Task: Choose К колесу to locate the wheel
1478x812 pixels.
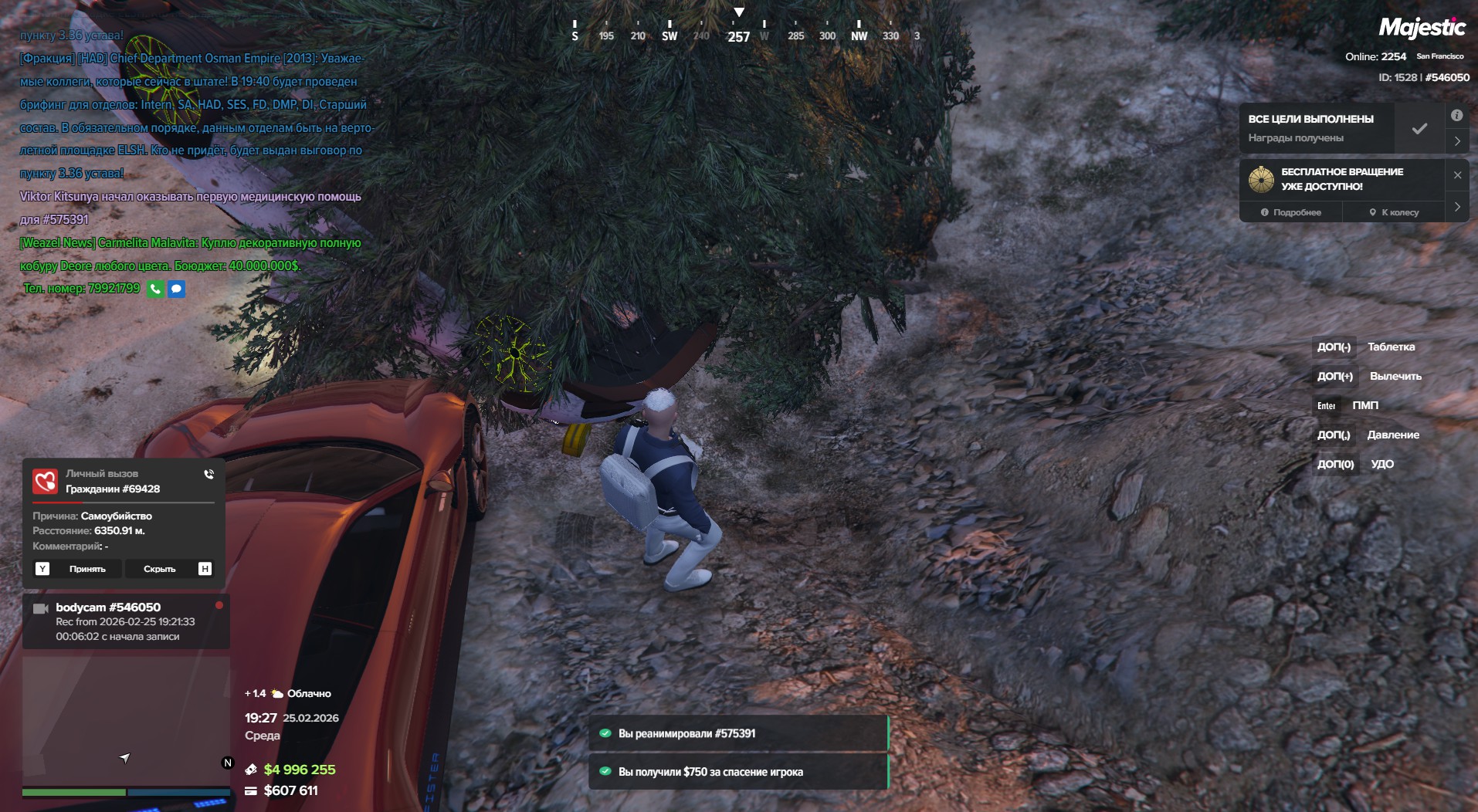Action: (x=1394, y=212)
